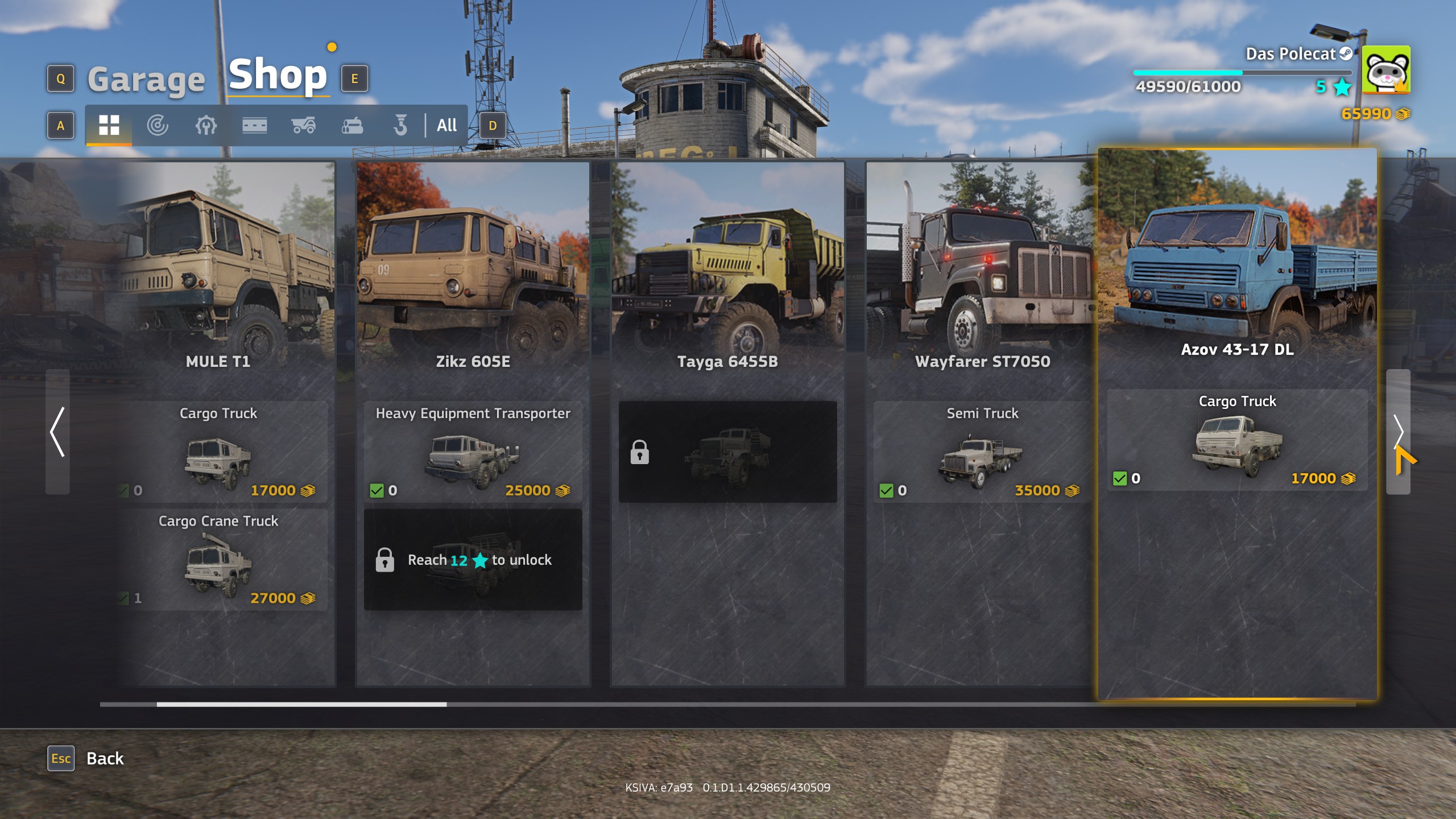Buy the MULE T1 Cargo Truck
The image size is (1456, 819).
[218, 452]
